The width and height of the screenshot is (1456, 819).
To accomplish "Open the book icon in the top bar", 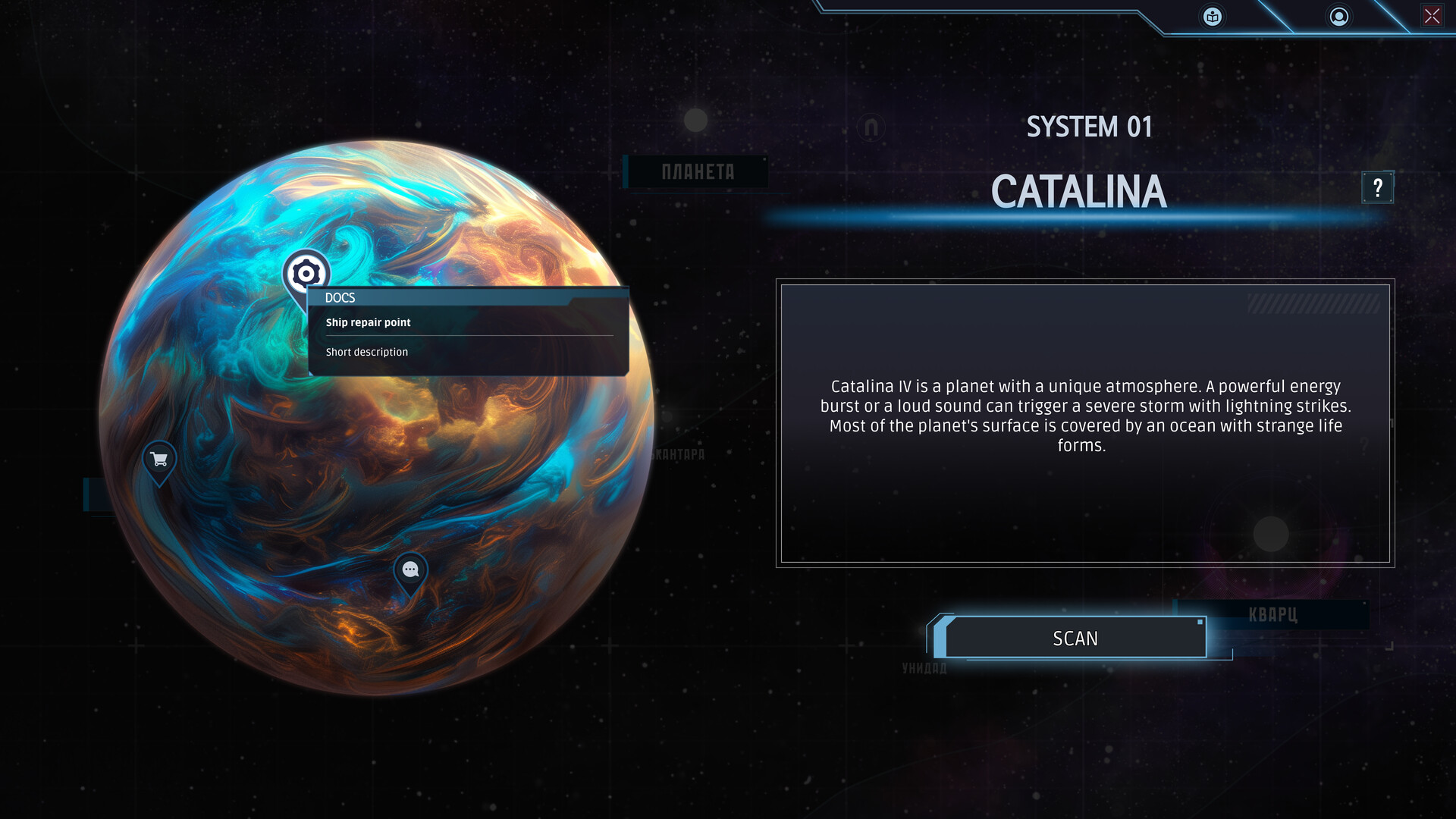I will [1213, 17].
